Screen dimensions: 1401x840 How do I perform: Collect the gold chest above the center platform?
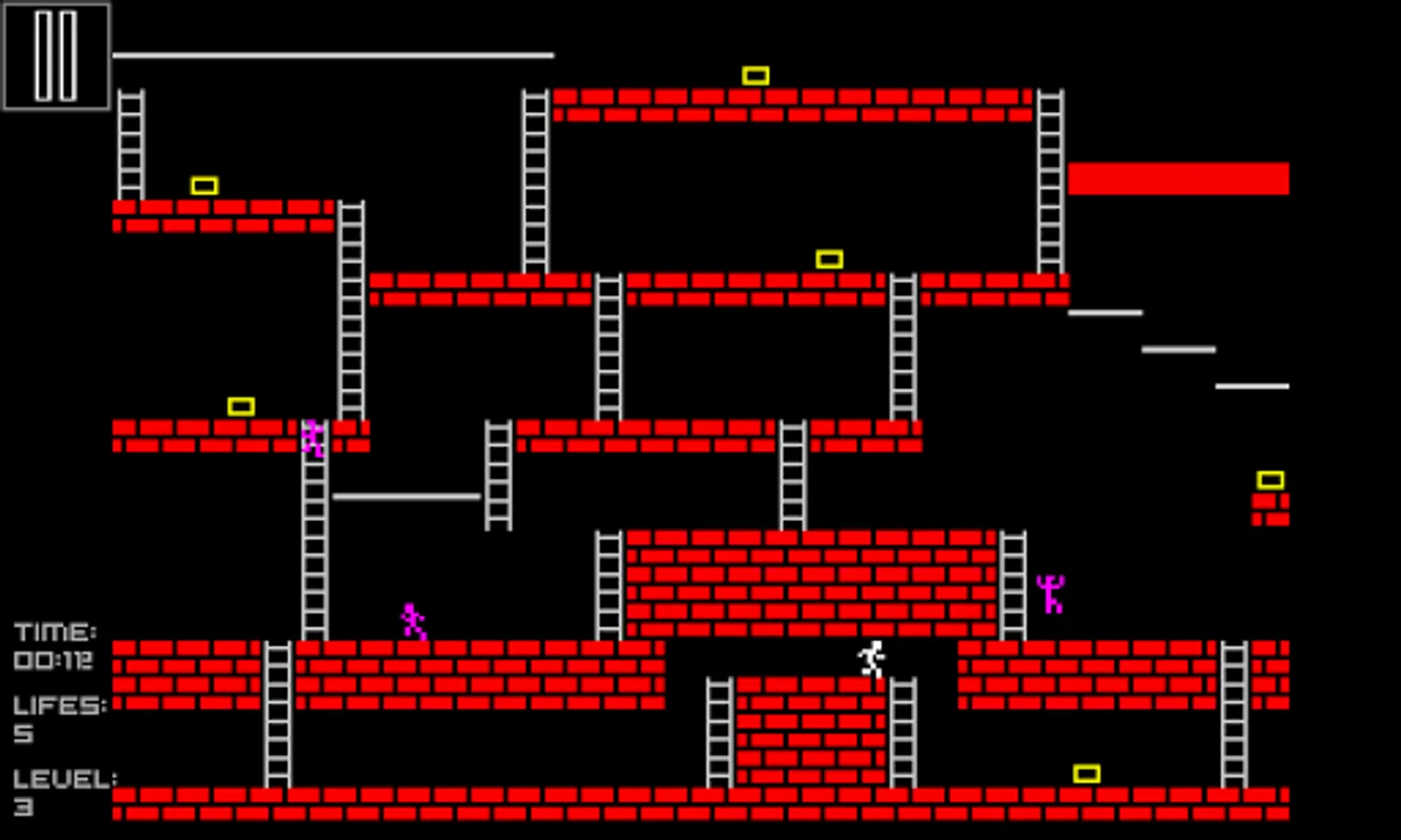(x=829, y=258)
